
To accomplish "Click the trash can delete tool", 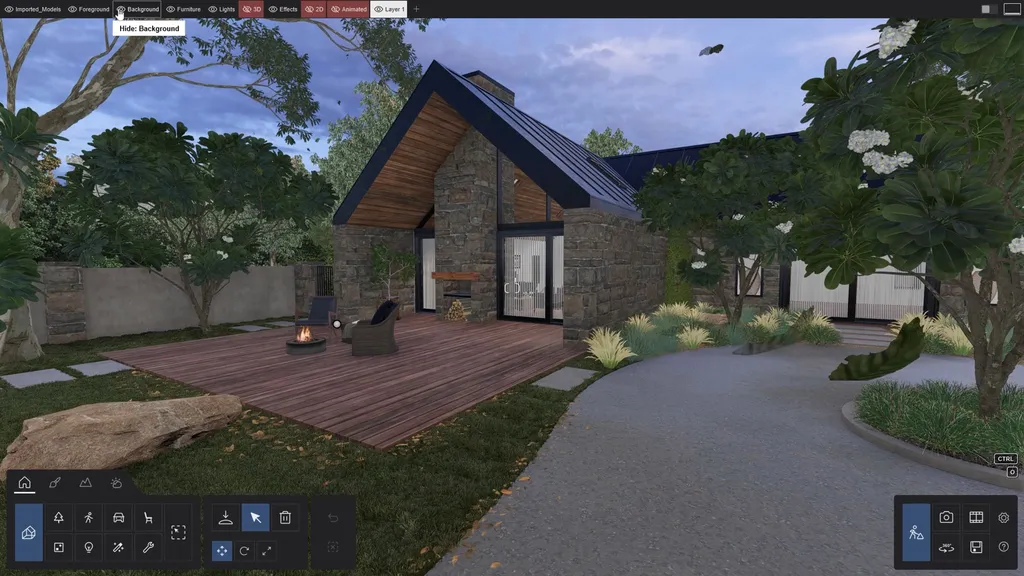I will pos(285,517).
